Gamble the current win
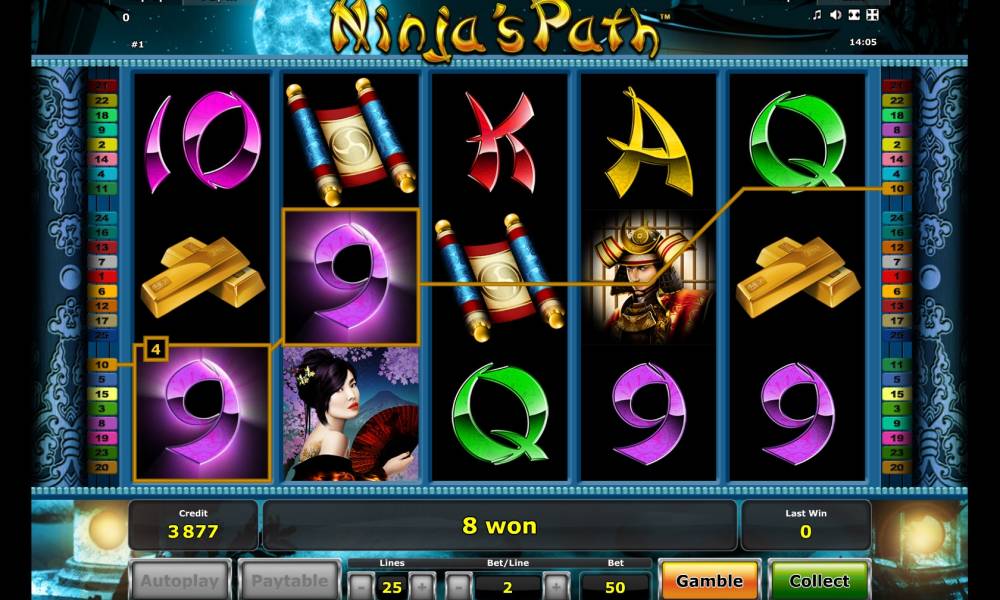 click(709, 580)
